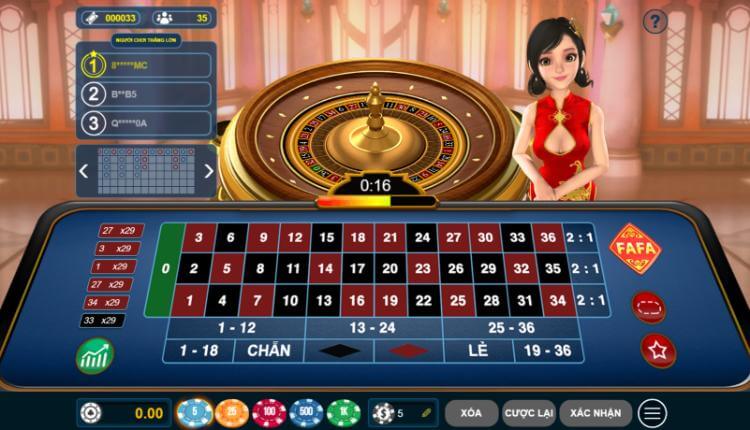750x430 pixels.
Task: Bet on the black diamond color
Action: 336,351
